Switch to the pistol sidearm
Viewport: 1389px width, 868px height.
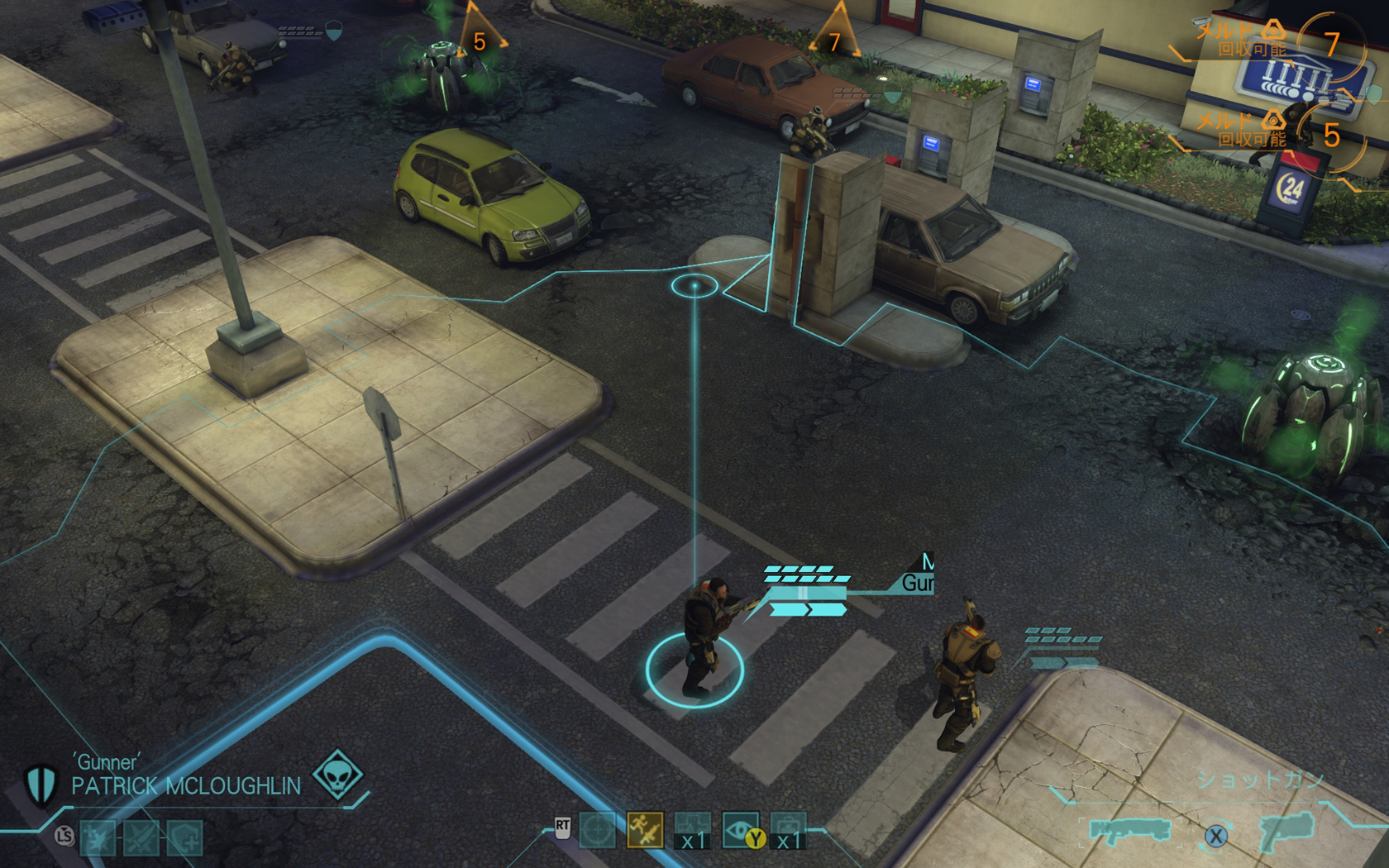point(1287,830)
